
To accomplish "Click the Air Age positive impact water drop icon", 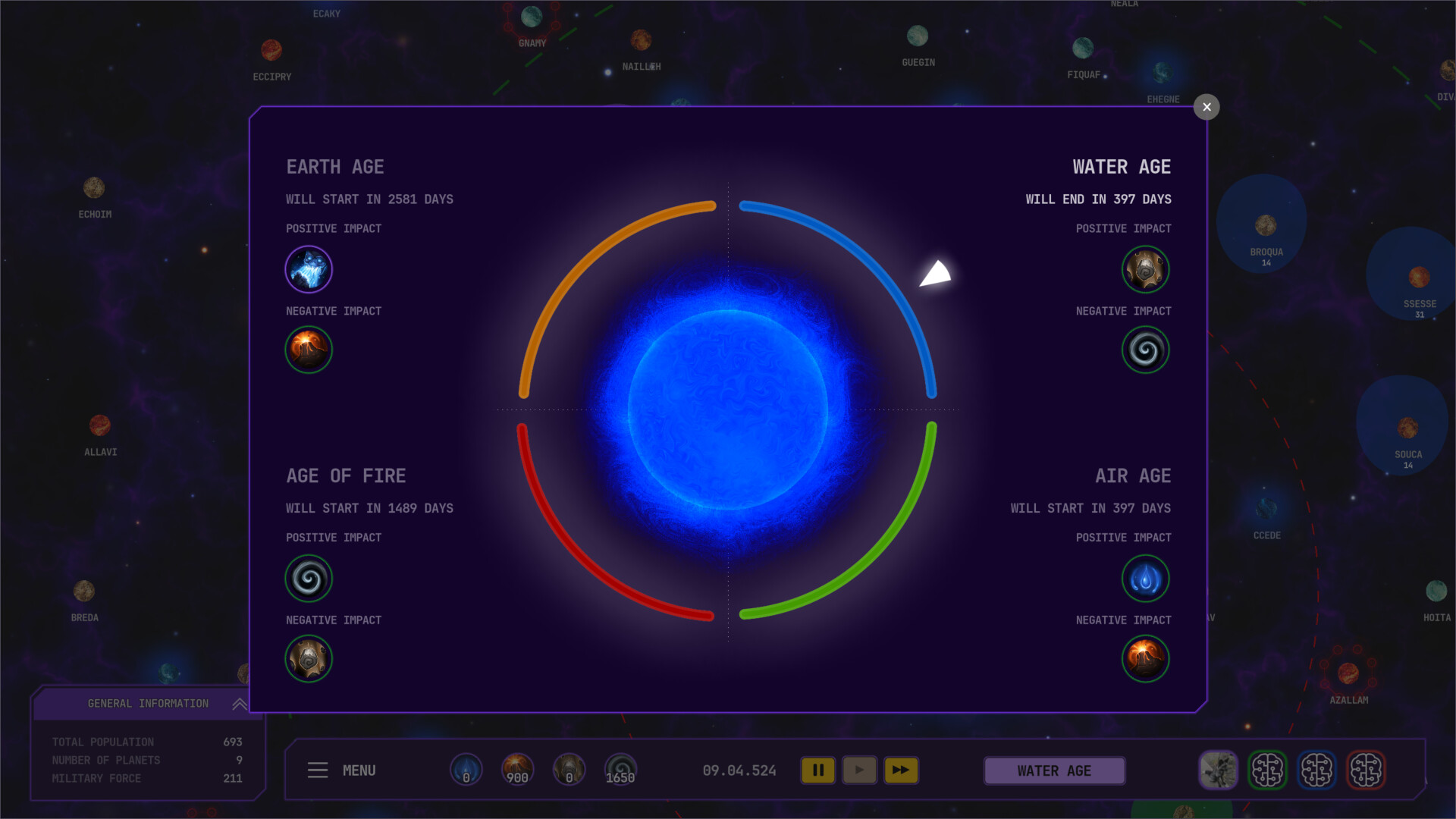I will click(x=1146, y=578).
